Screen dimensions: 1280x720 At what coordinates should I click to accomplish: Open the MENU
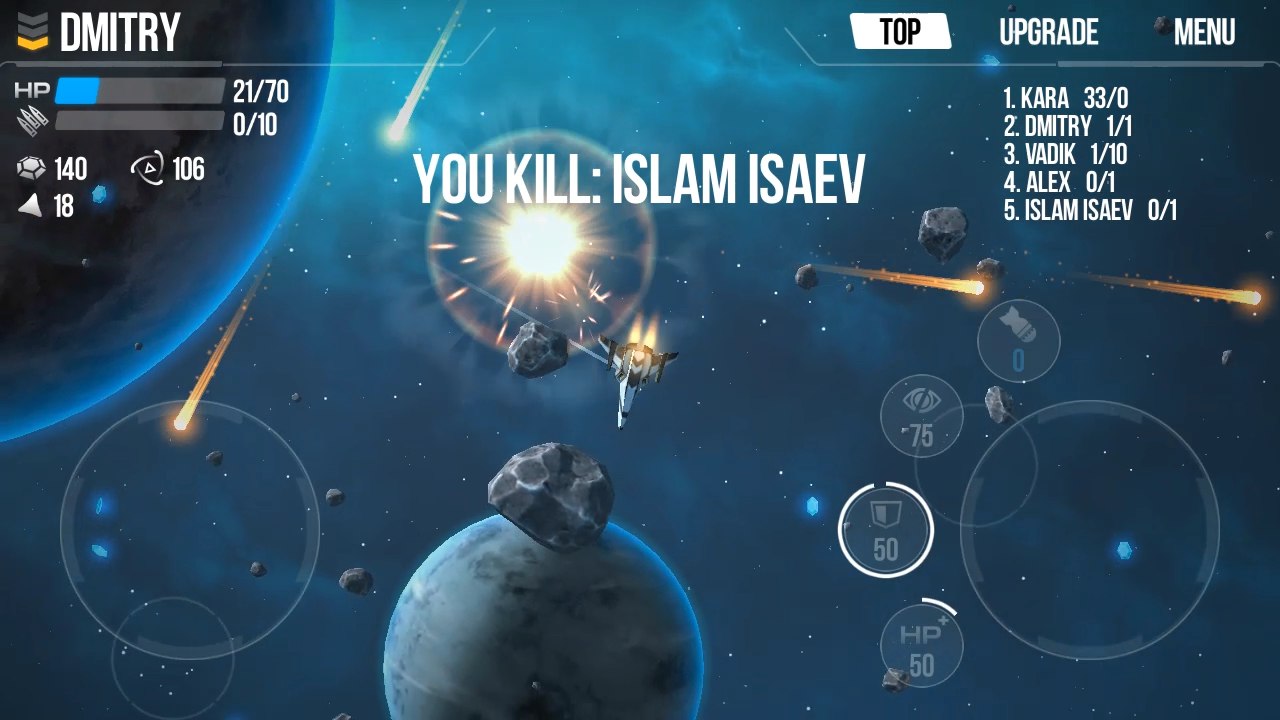1205,32
